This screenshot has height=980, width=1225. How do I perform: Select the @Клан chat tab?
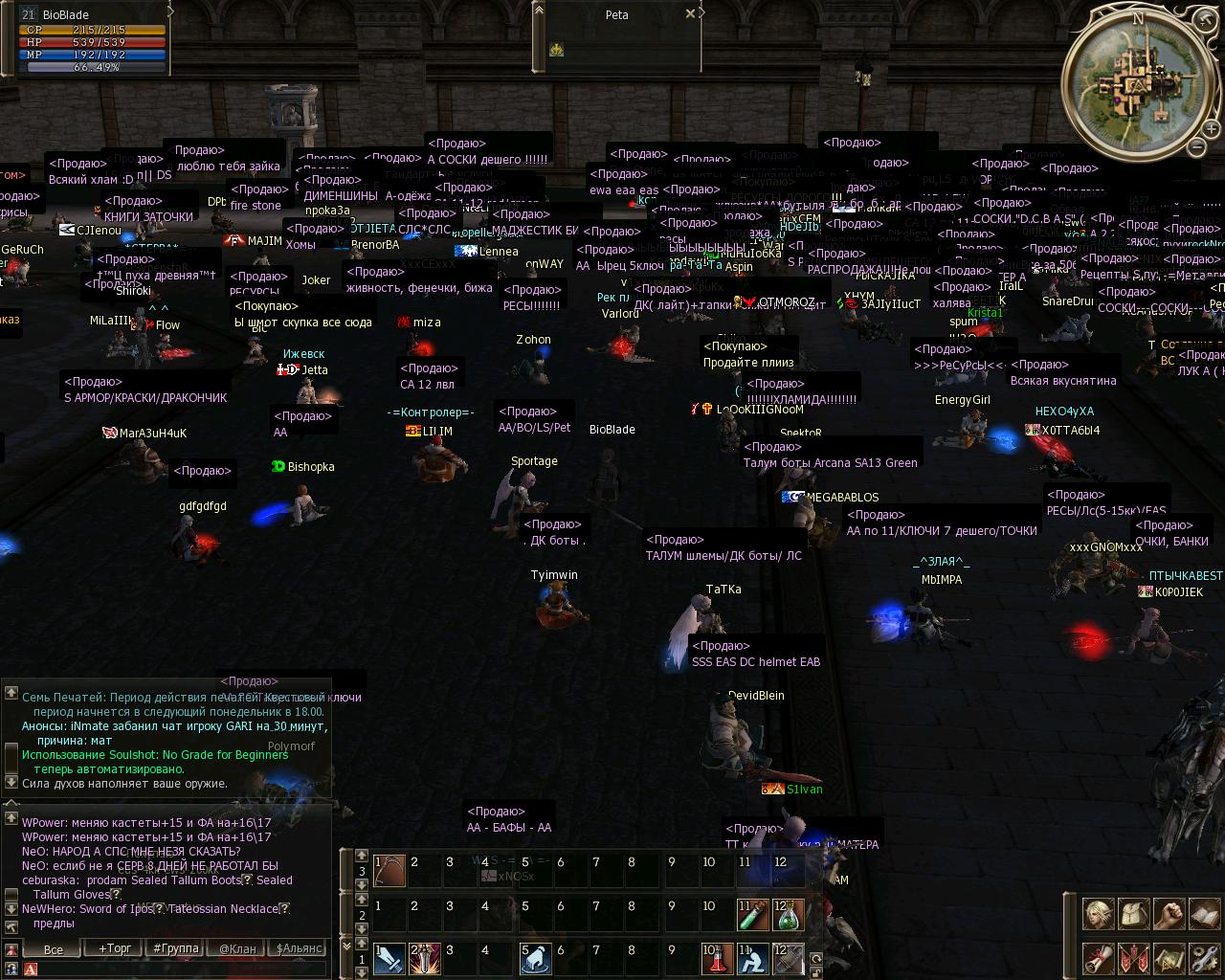click(237, 948)
